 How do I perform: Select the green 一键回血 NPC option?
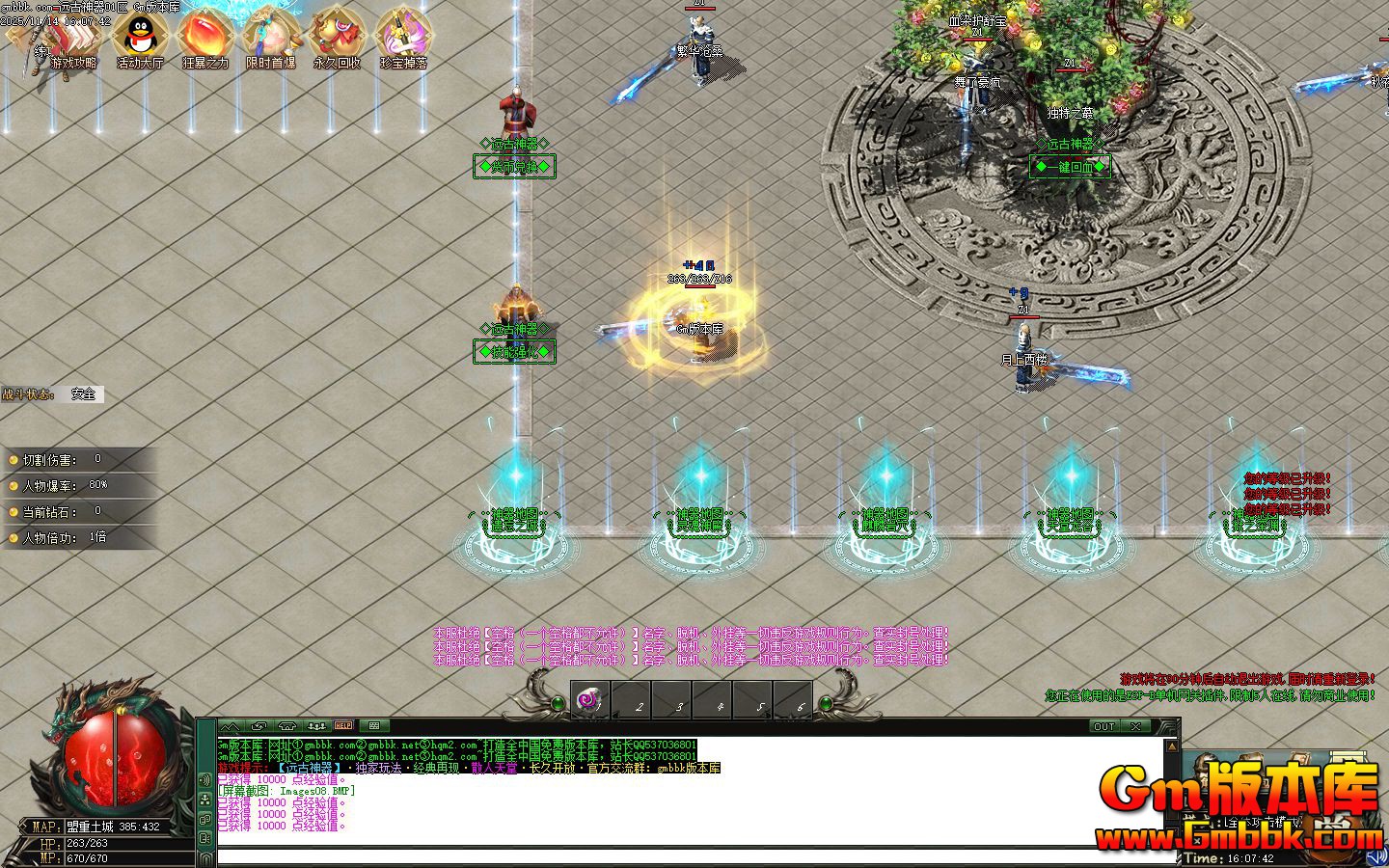1071,166
